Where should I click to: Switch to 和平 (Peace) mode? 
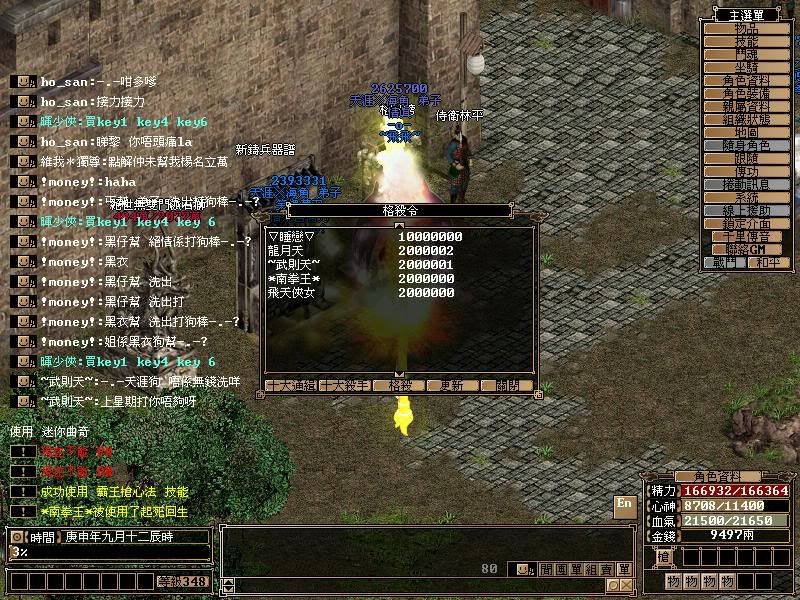(x=768, y=262)
